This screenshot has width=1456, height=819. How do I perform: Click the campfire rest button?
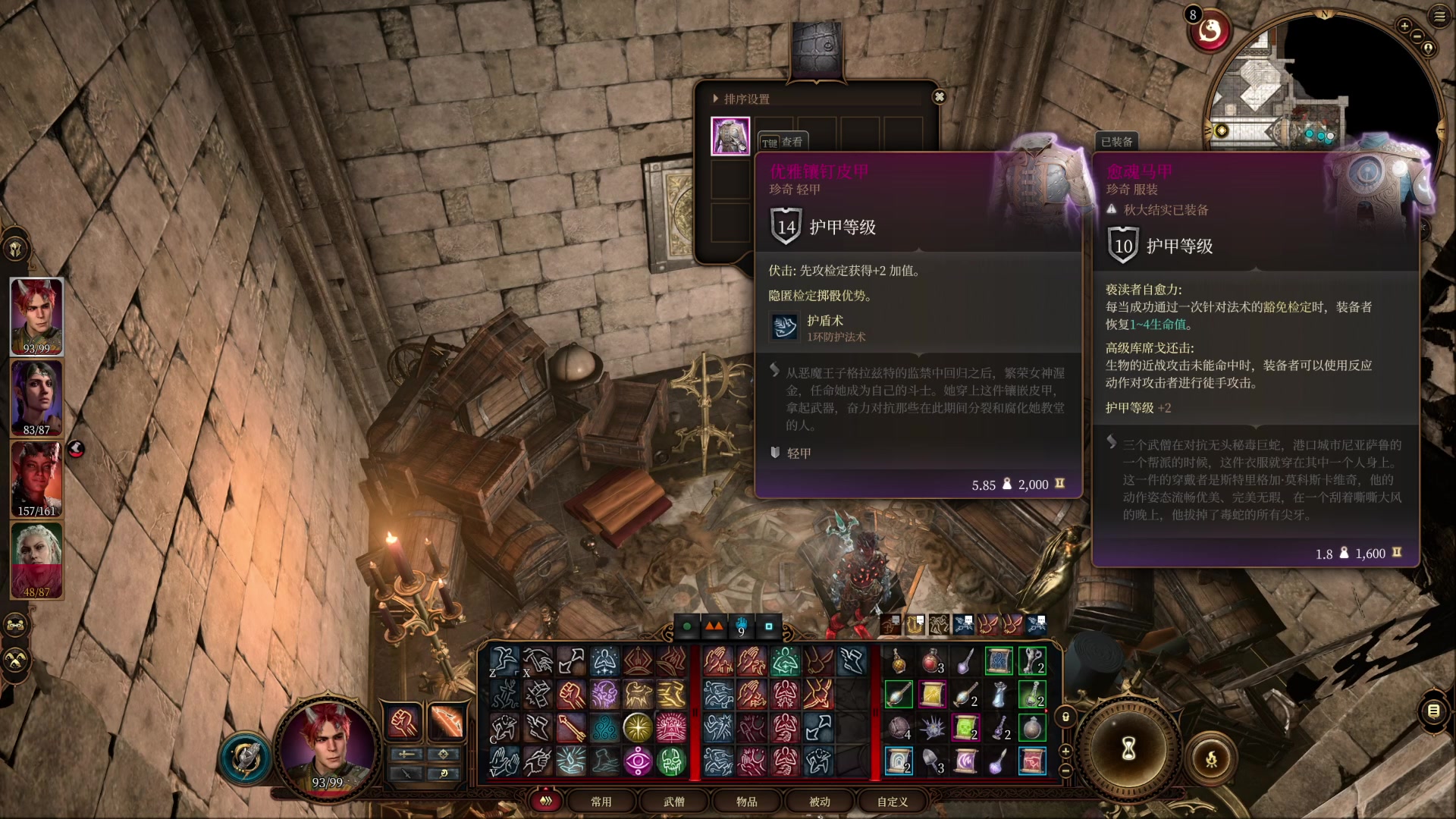[1211, 758]
